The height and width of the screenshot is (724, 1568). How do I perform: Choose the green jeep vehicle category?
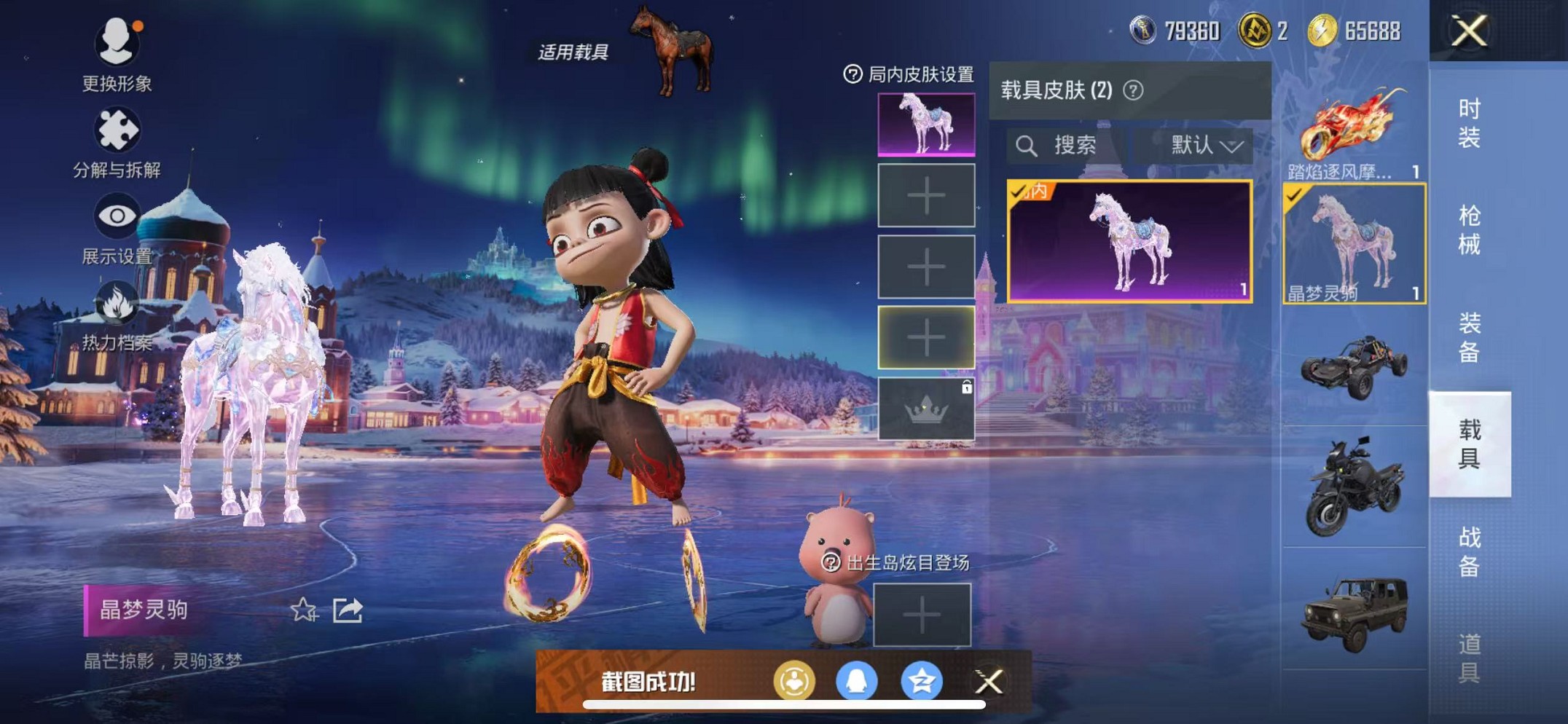(x=1354, y=612)
